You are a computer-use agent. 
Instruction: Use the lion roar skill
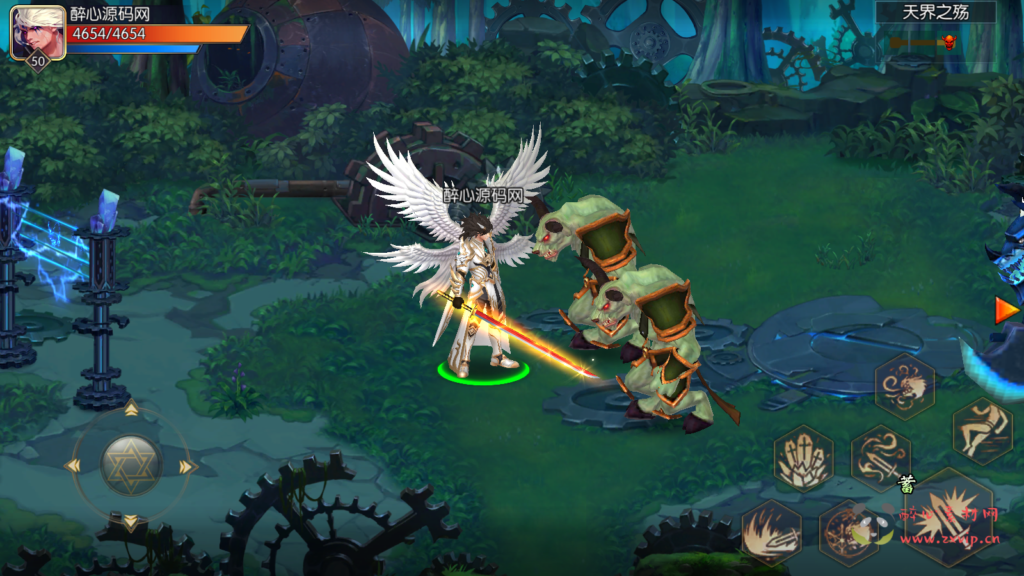point(905,385)
